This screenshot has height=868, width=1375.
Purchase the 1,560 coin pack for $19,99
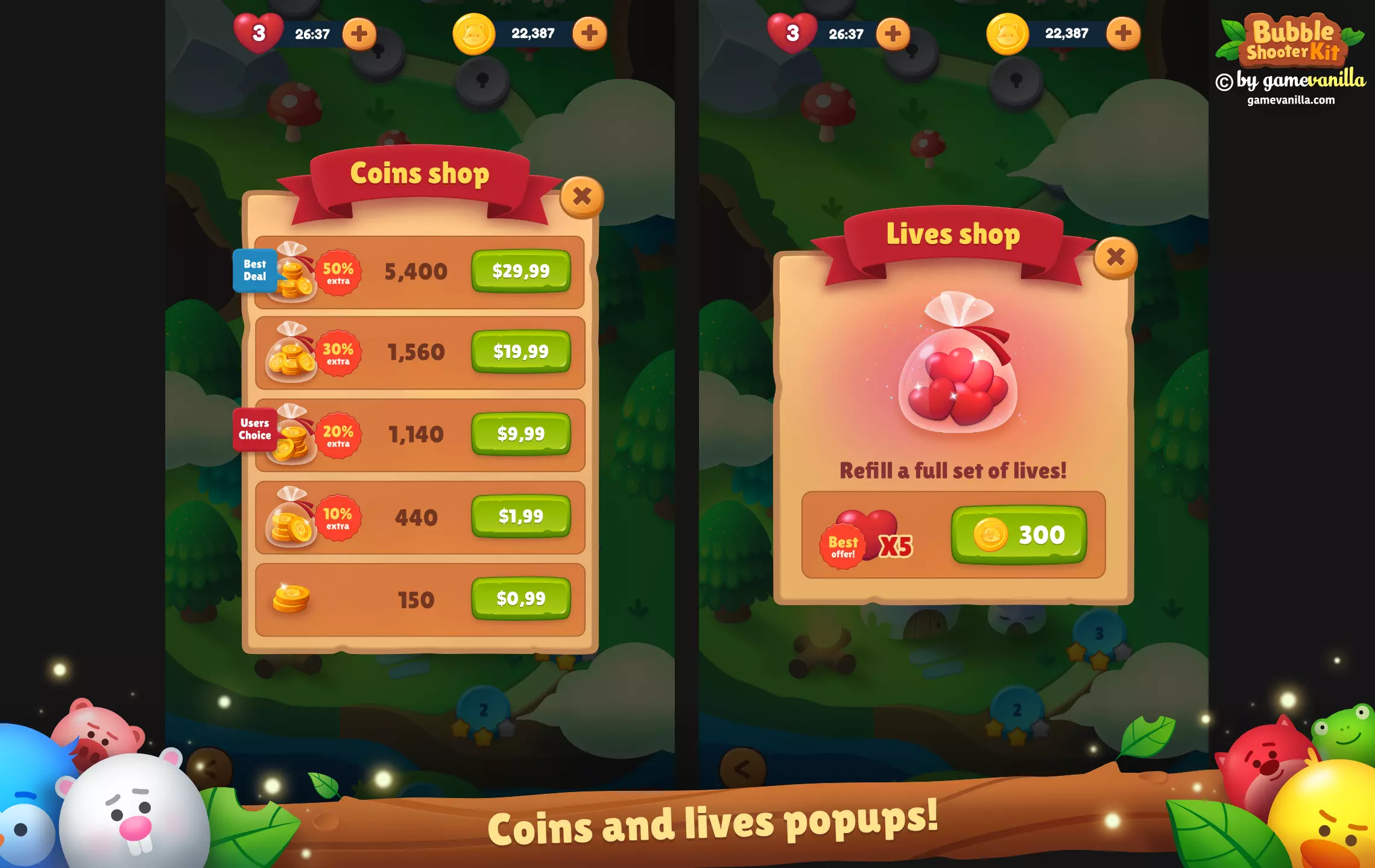(x=520, y=351)
